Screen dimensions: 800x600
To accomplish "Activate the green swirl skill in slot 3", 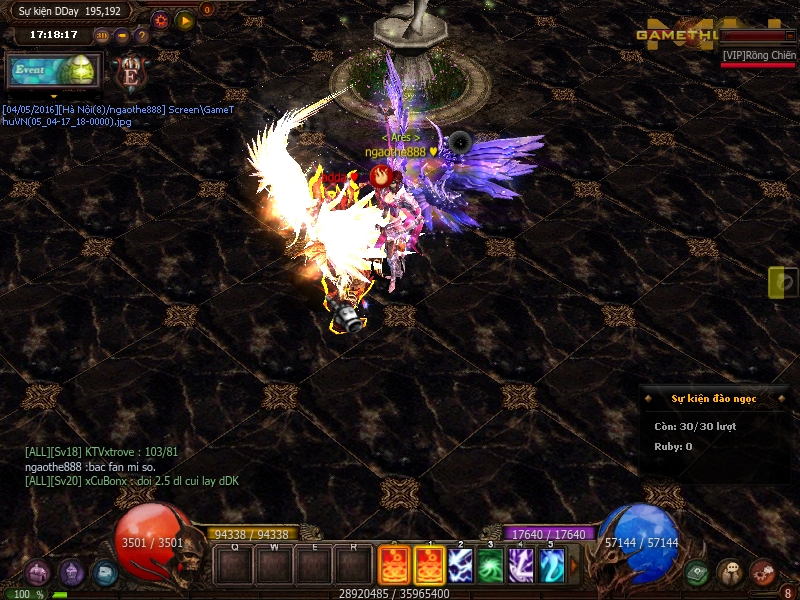I will click(x=490, y=566).
